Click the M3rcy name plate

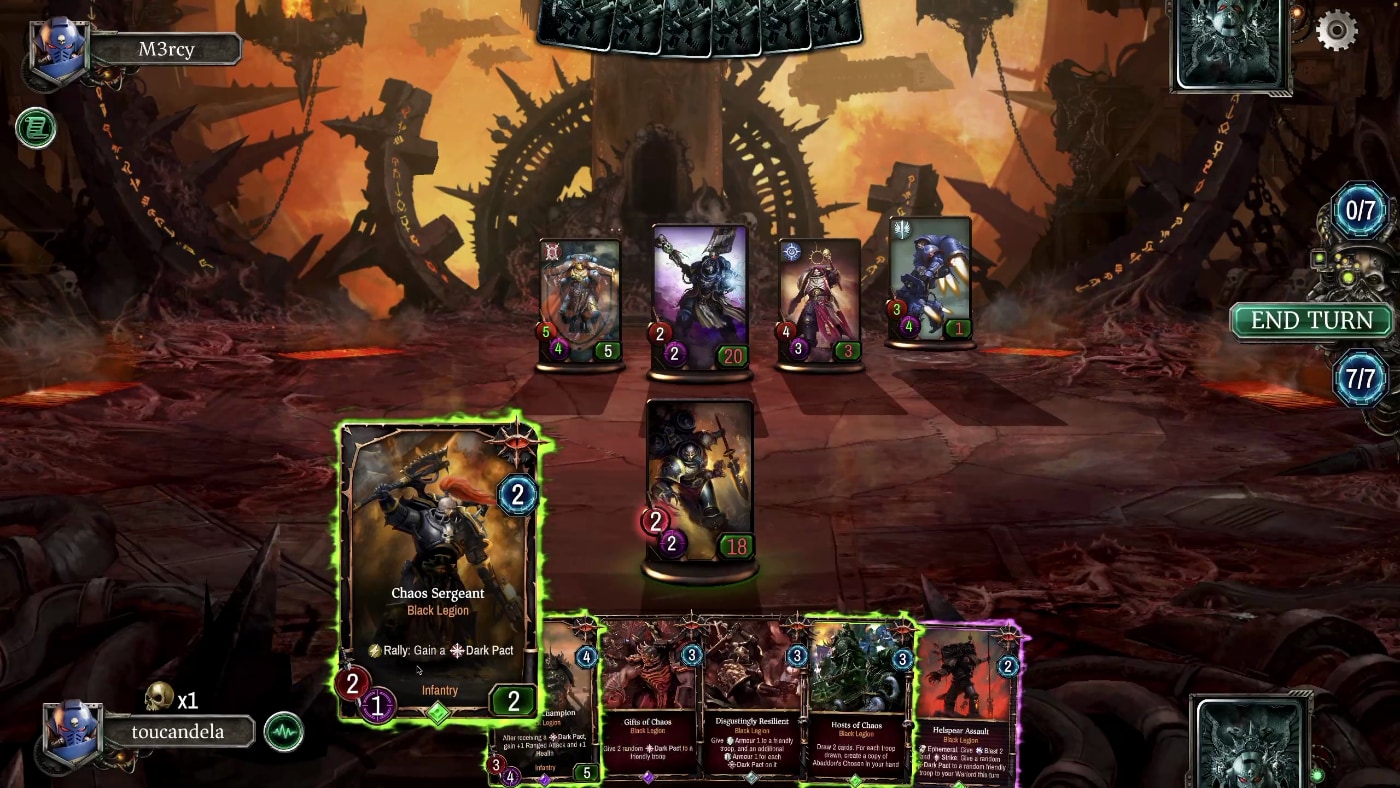[x=165, y=49]
